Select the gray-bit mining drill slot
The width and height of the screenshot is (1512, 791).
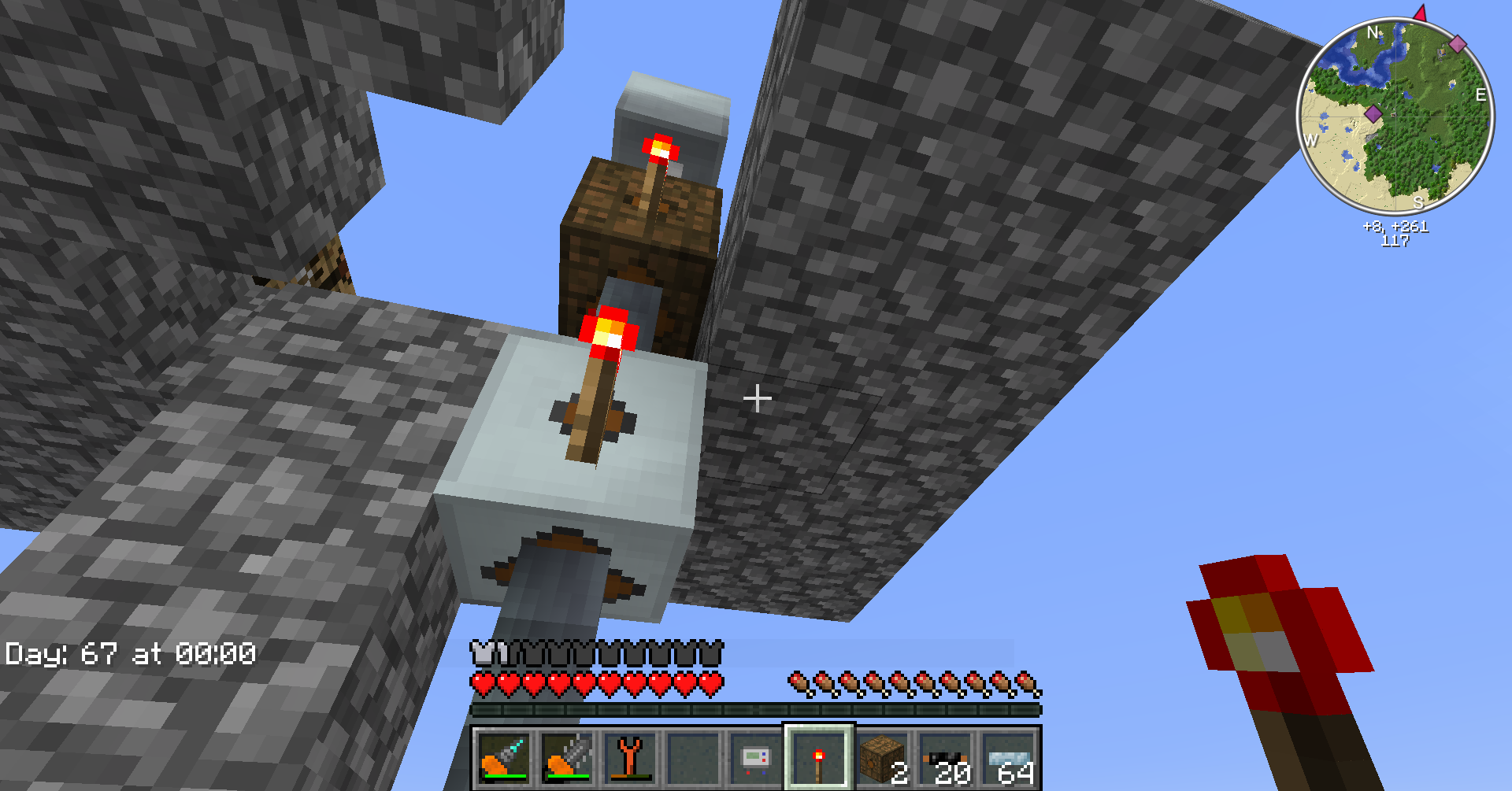click(x=567, y=757)
